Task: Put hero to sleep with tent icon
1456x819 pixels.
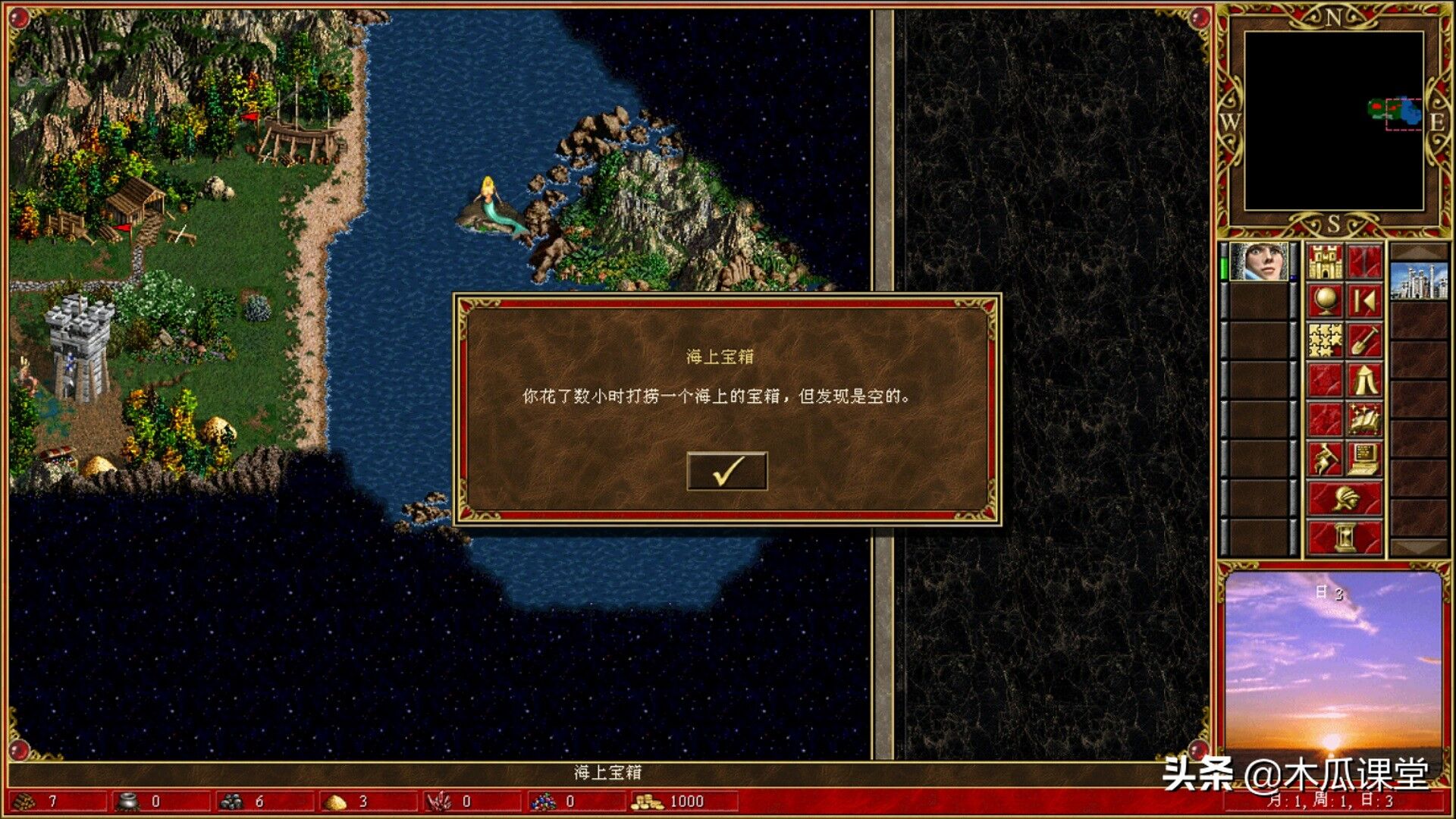Action: point(1364,380)
